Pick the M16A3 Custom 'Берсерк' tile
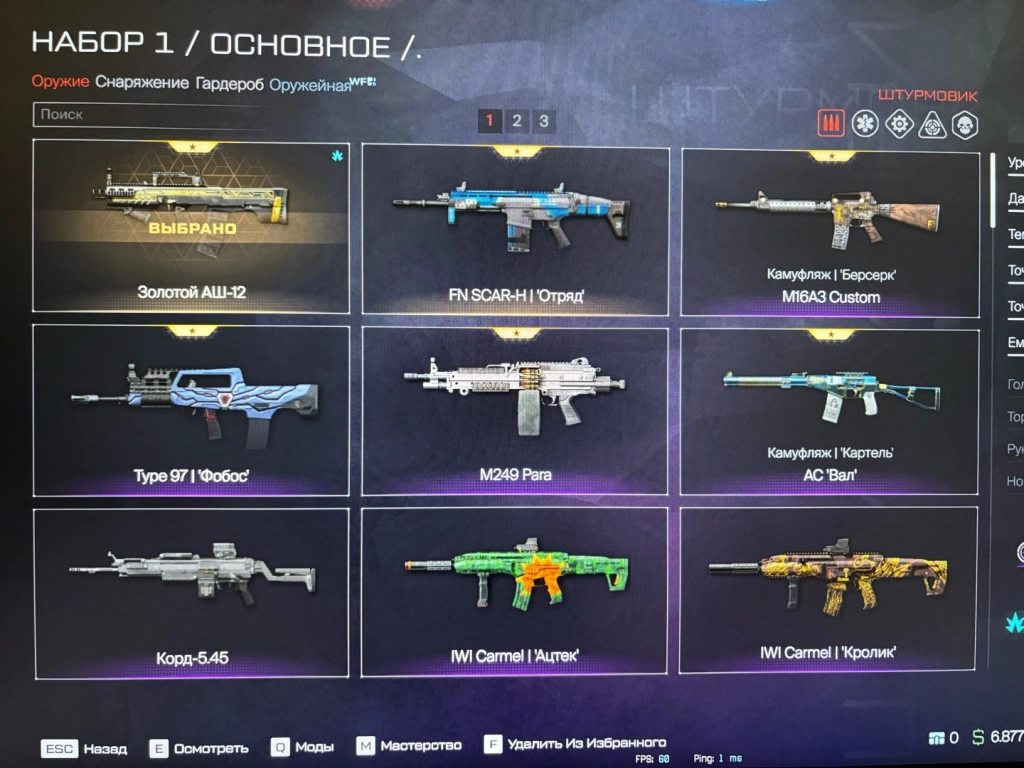Screen dimensions: 1024x768 (x=830, y=234)
